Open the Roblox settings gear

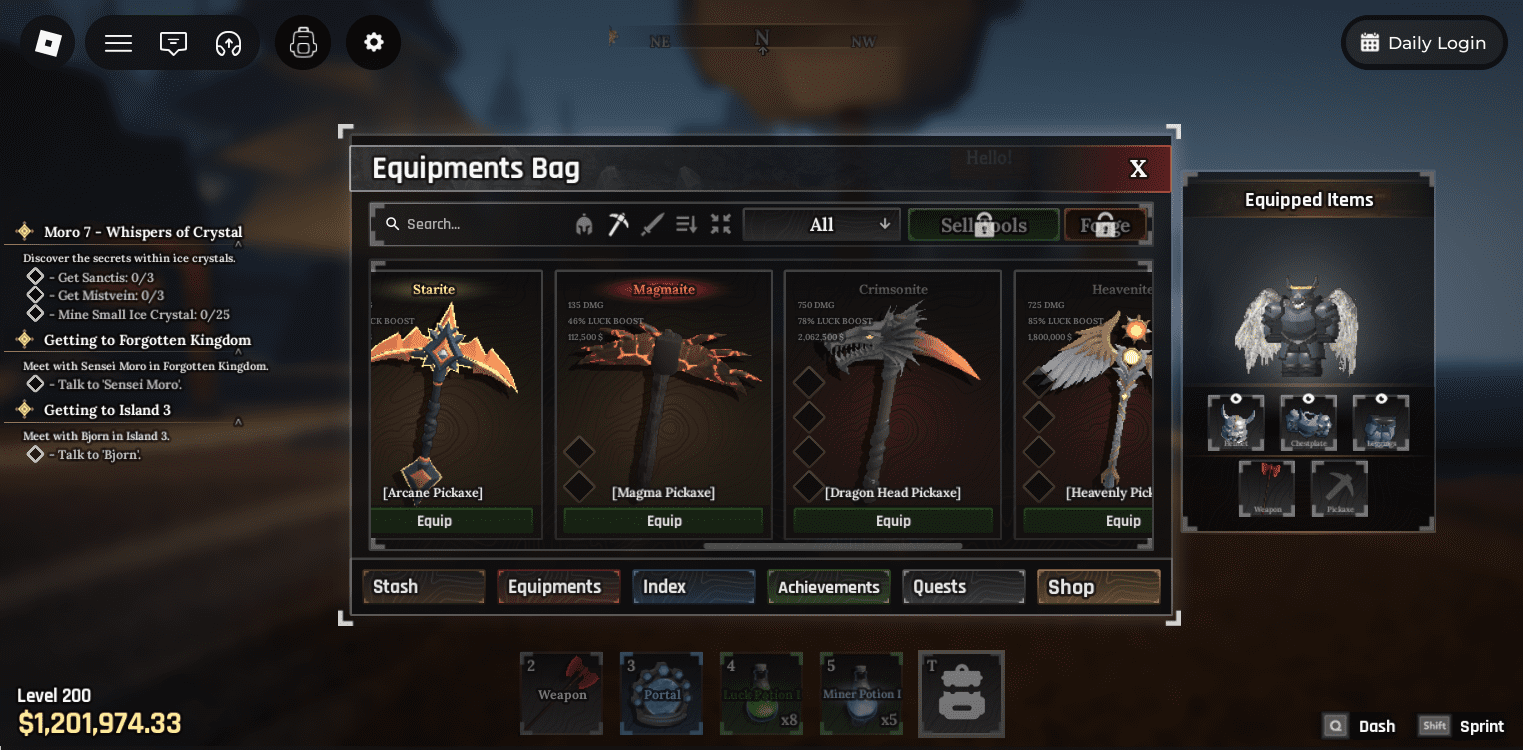pos(374,43)
